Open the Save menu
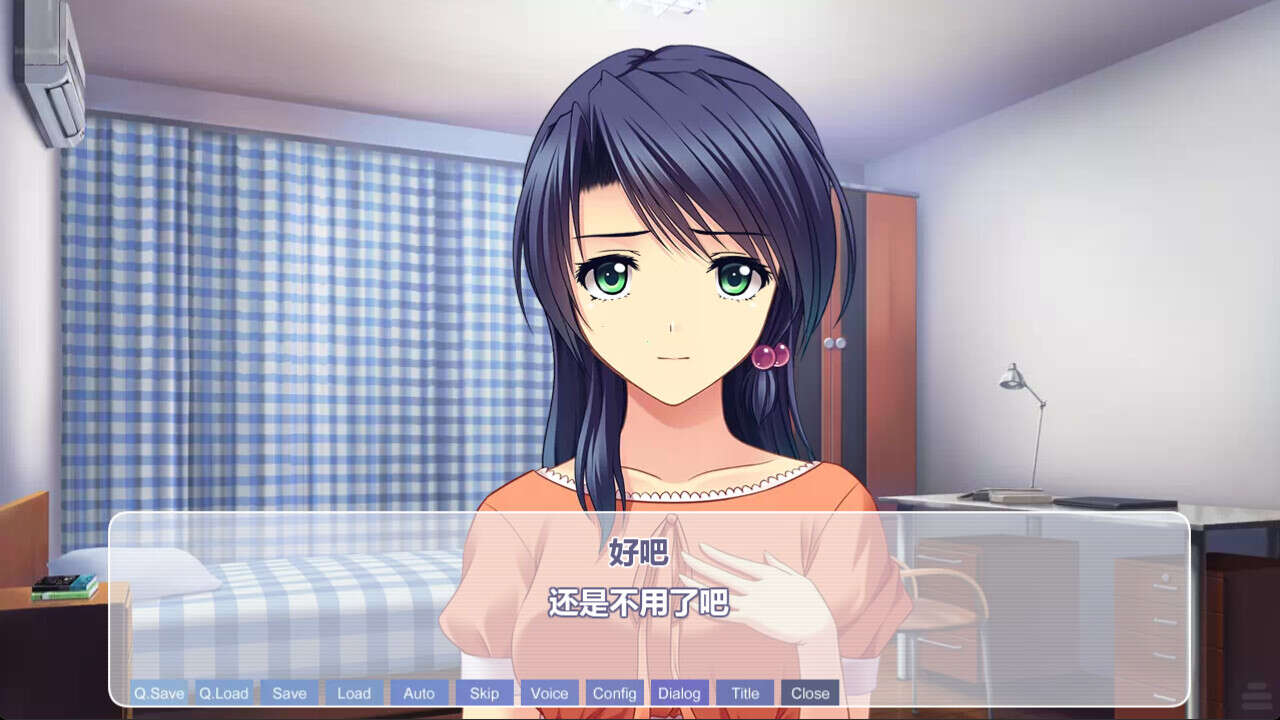 pyautogui.click(x=289, y=693)
